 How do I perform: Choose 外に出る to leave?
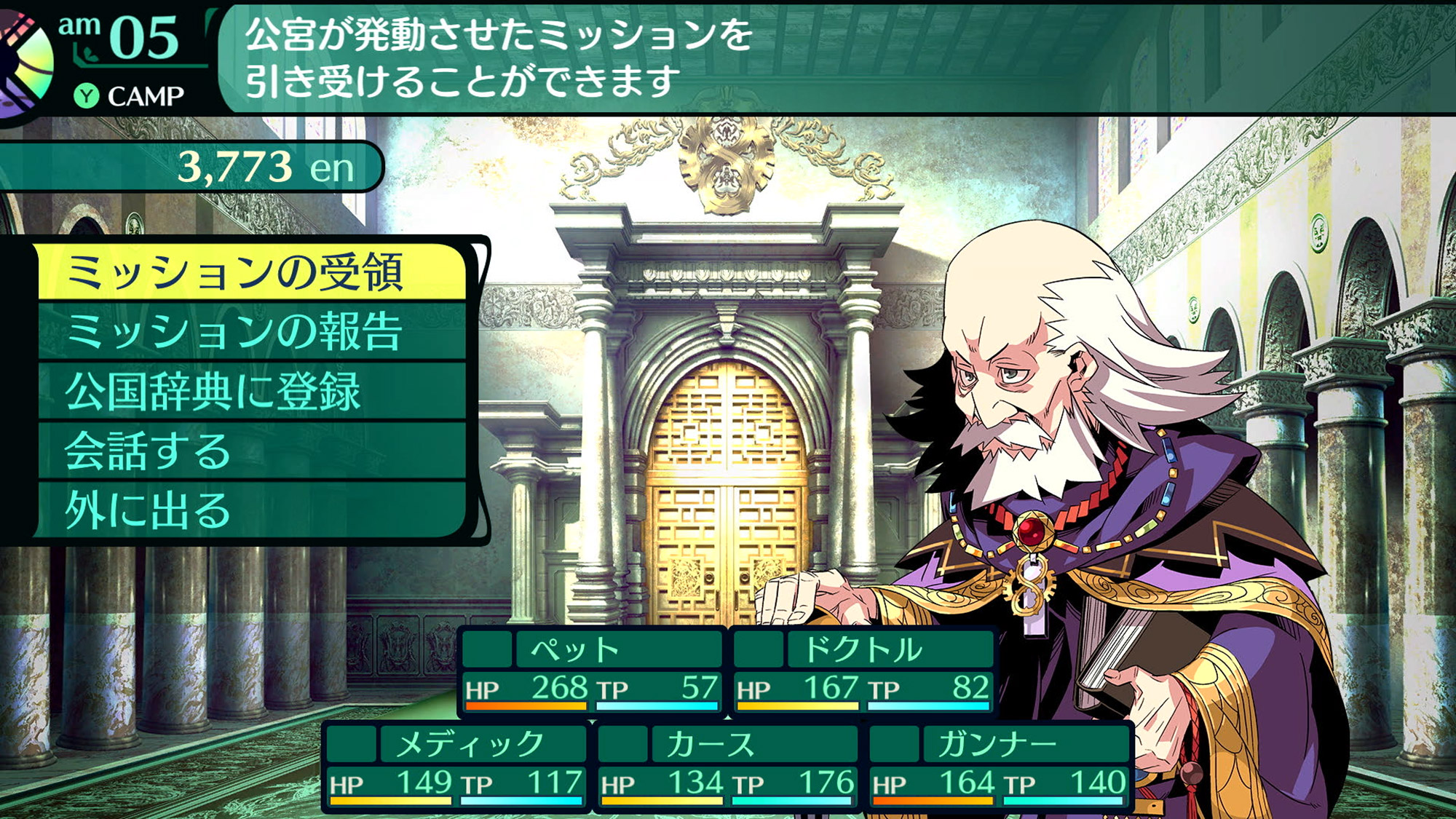coord(251,510)
